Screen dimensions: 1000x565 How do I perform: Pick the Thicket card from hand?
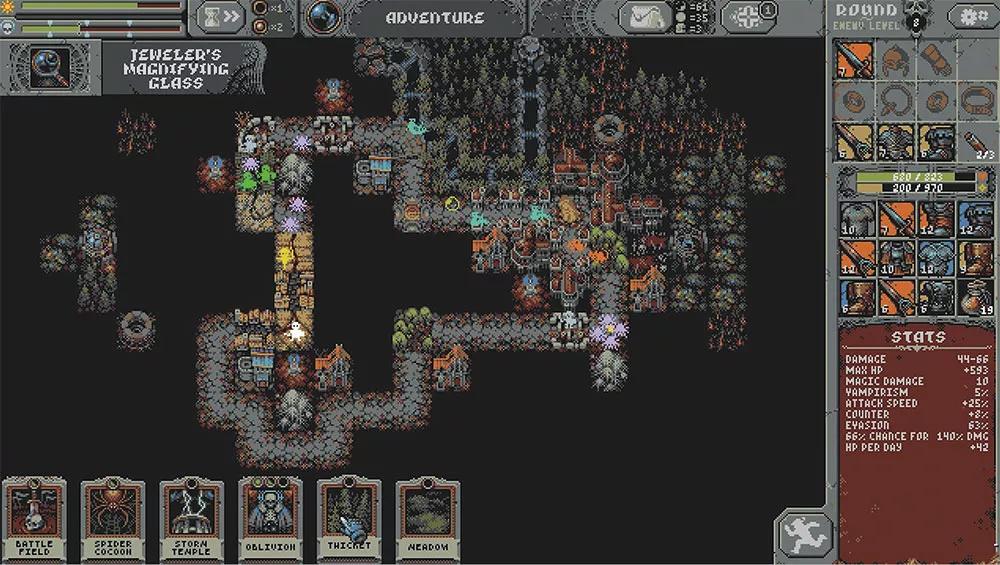349,519
